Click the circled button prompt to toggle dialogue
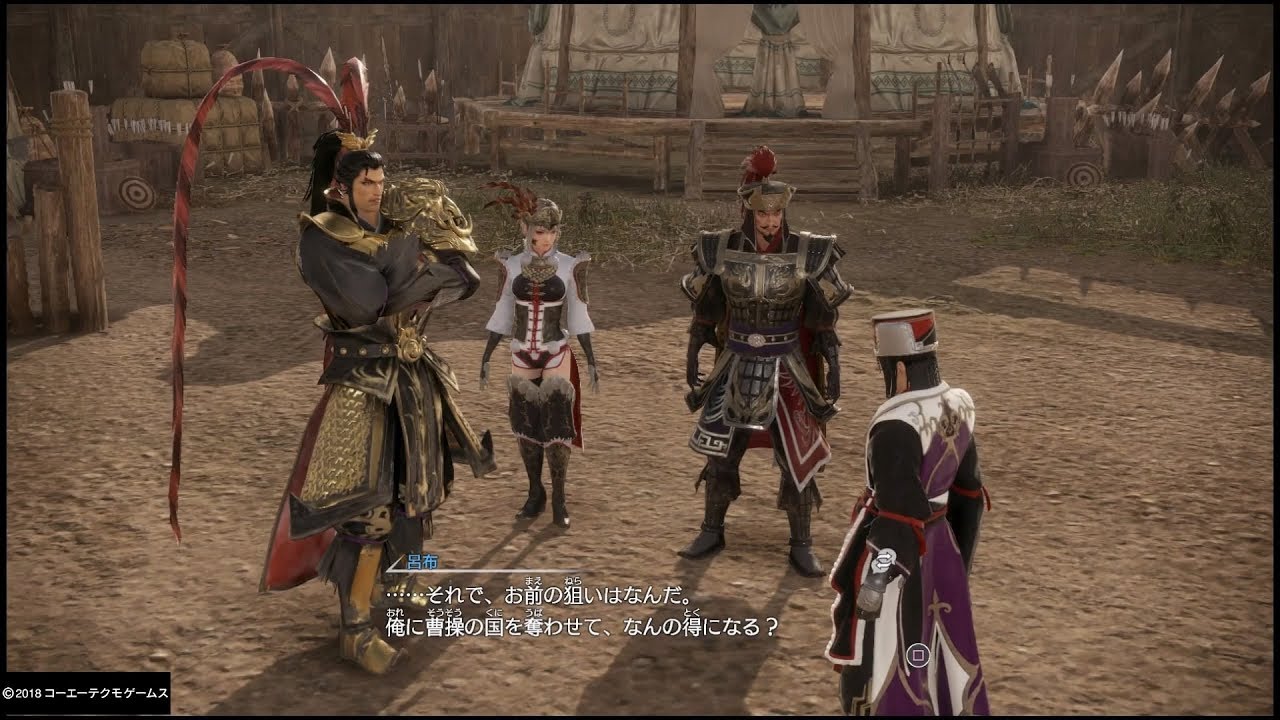This screenshot has height=720, width=1280. click(917, 653)
